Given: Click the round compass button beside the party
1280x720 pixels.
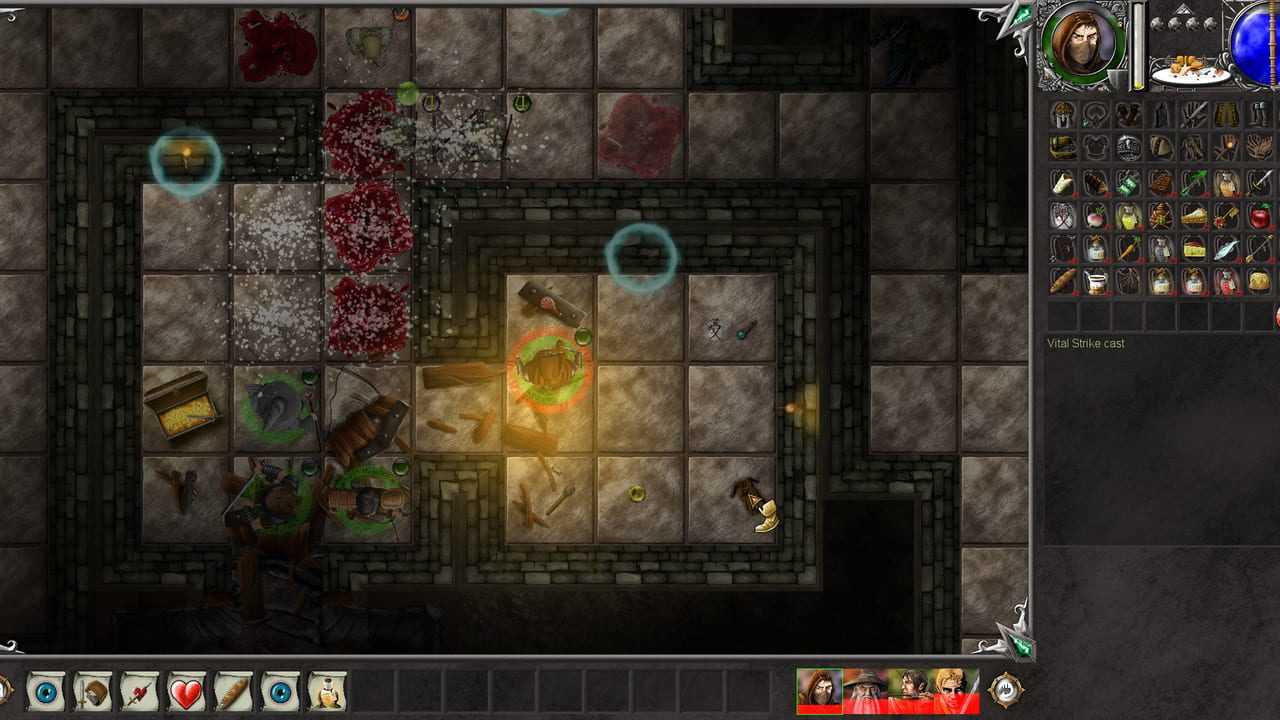Looking at the screenshot, I should 1005,690.
